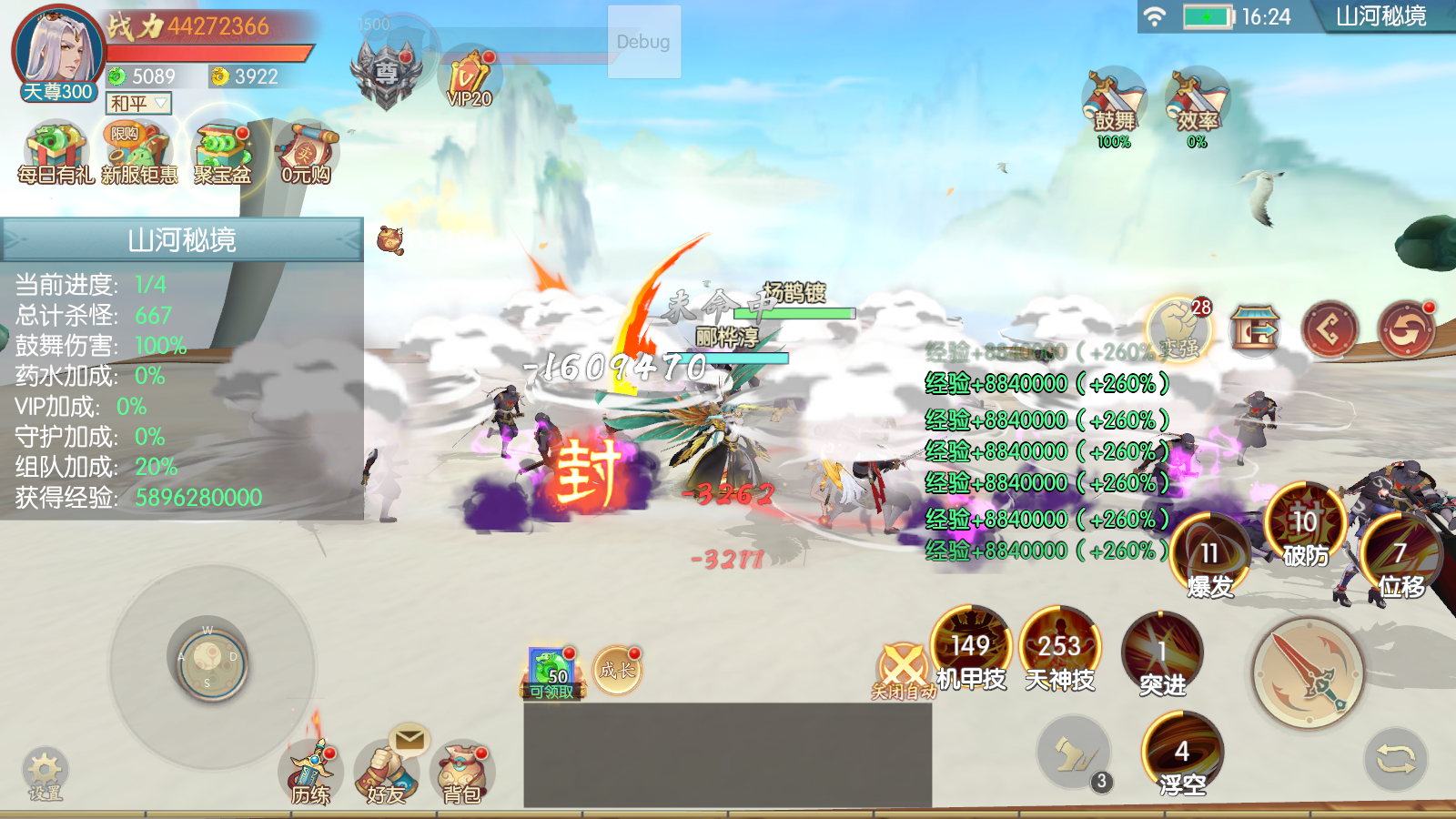This screenshot has width=1456, height=819.
Task: Open the 历练 training menu
Action: tap(310, 773)
